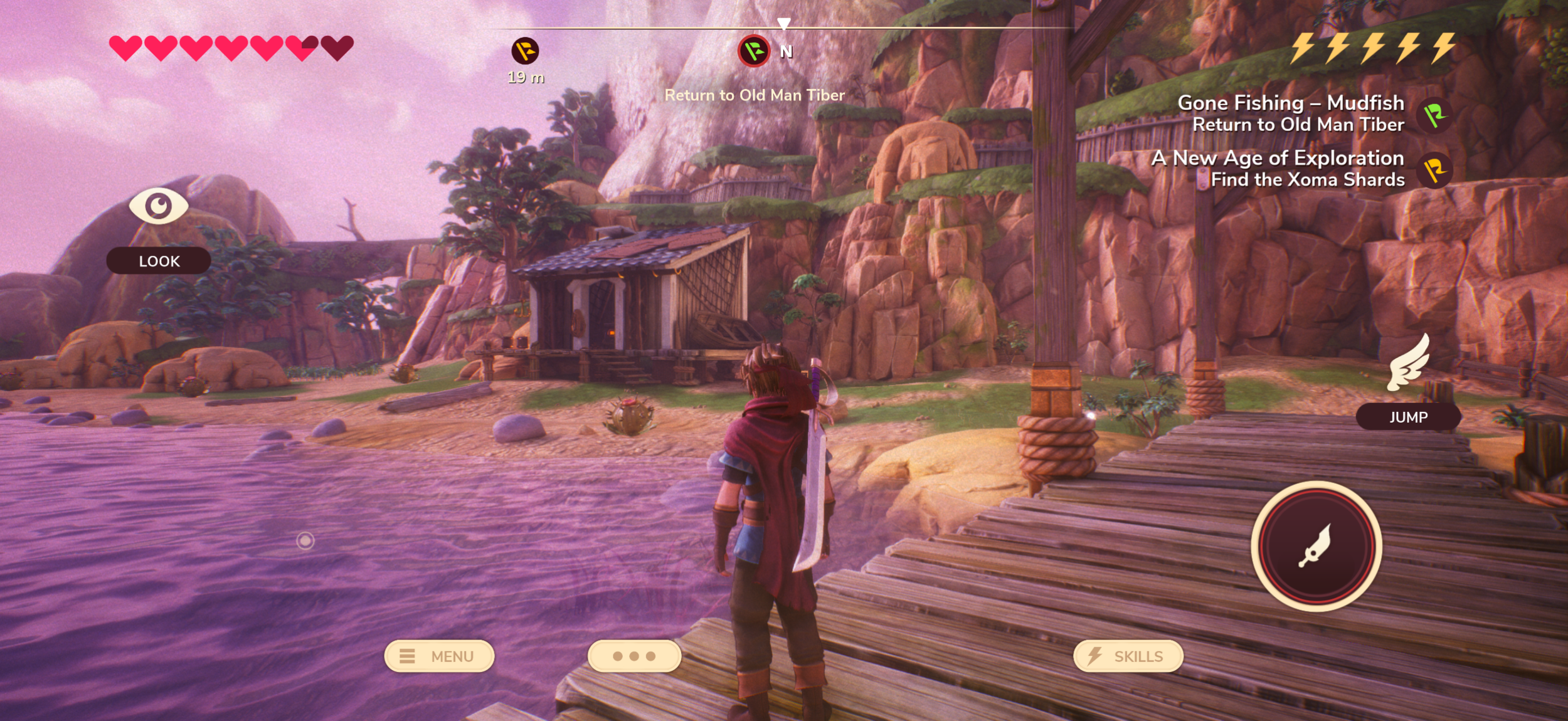Tap the three-dots more options button
This screenshot has width=1568, height=721.
tap(634, 656)
